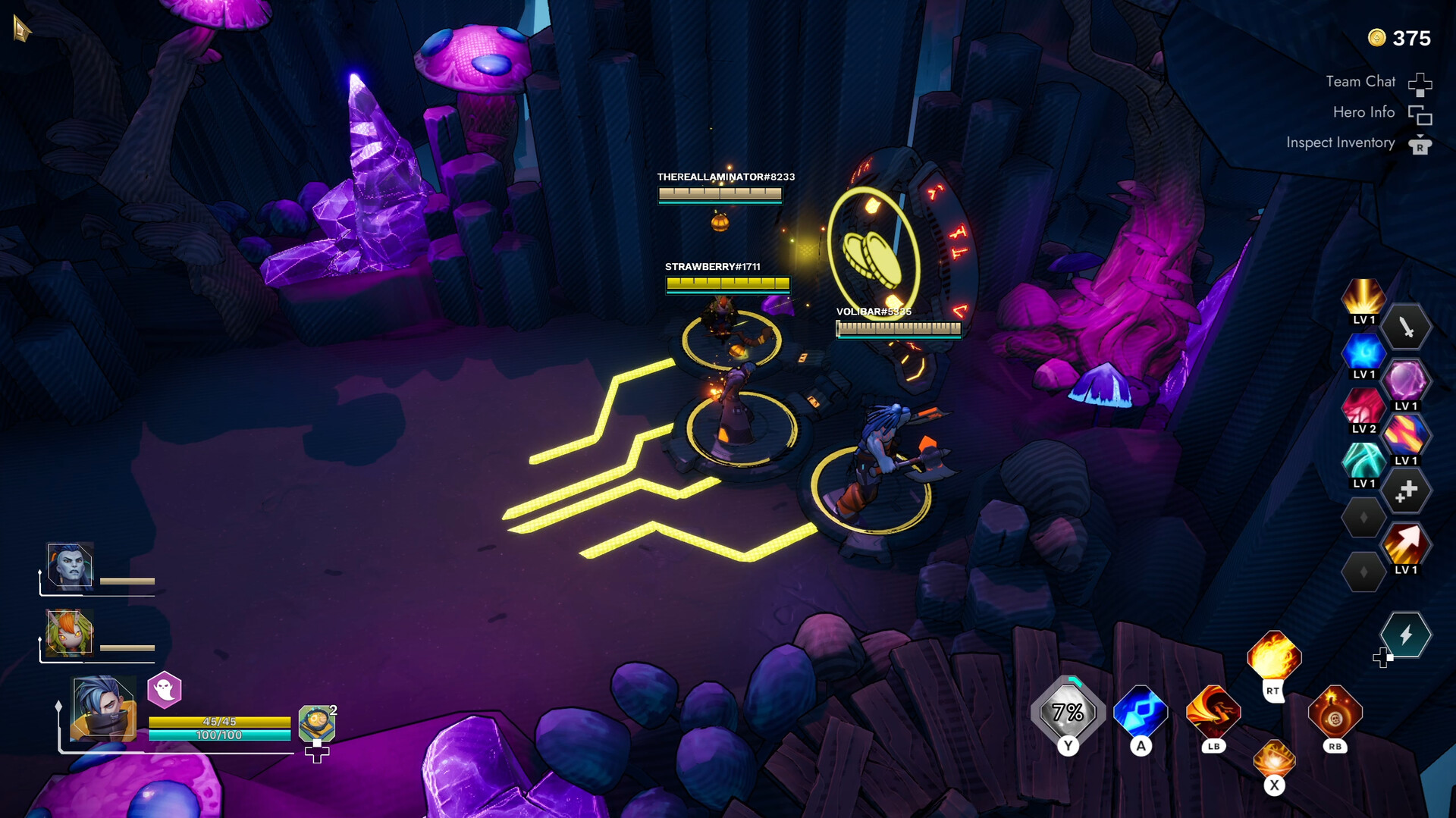Select the purple ghost status icon

pyautogui.click(x=165, y=689)
